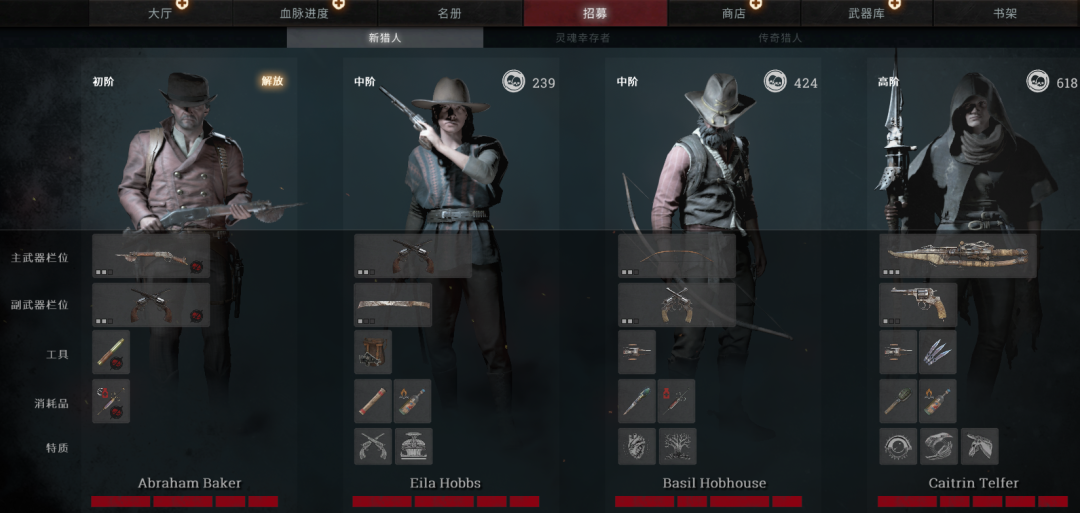Switch to the 血脉进度 tab

pos(304,13)
